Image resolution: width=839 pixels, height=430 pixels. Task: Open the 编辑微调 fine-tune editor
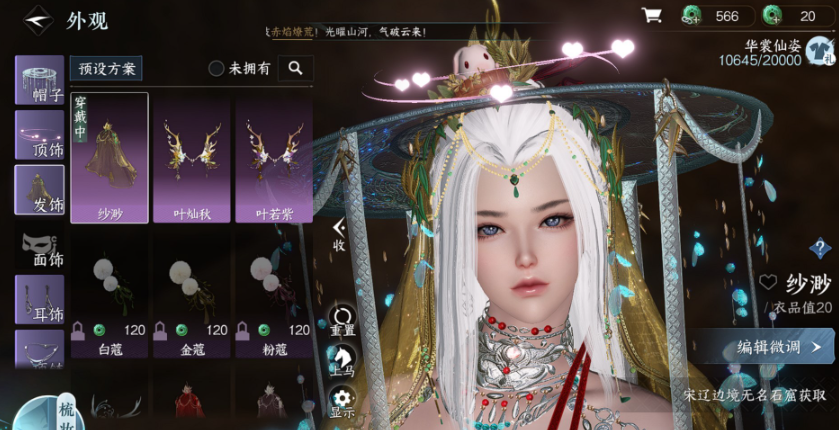[x=782, y=347]
